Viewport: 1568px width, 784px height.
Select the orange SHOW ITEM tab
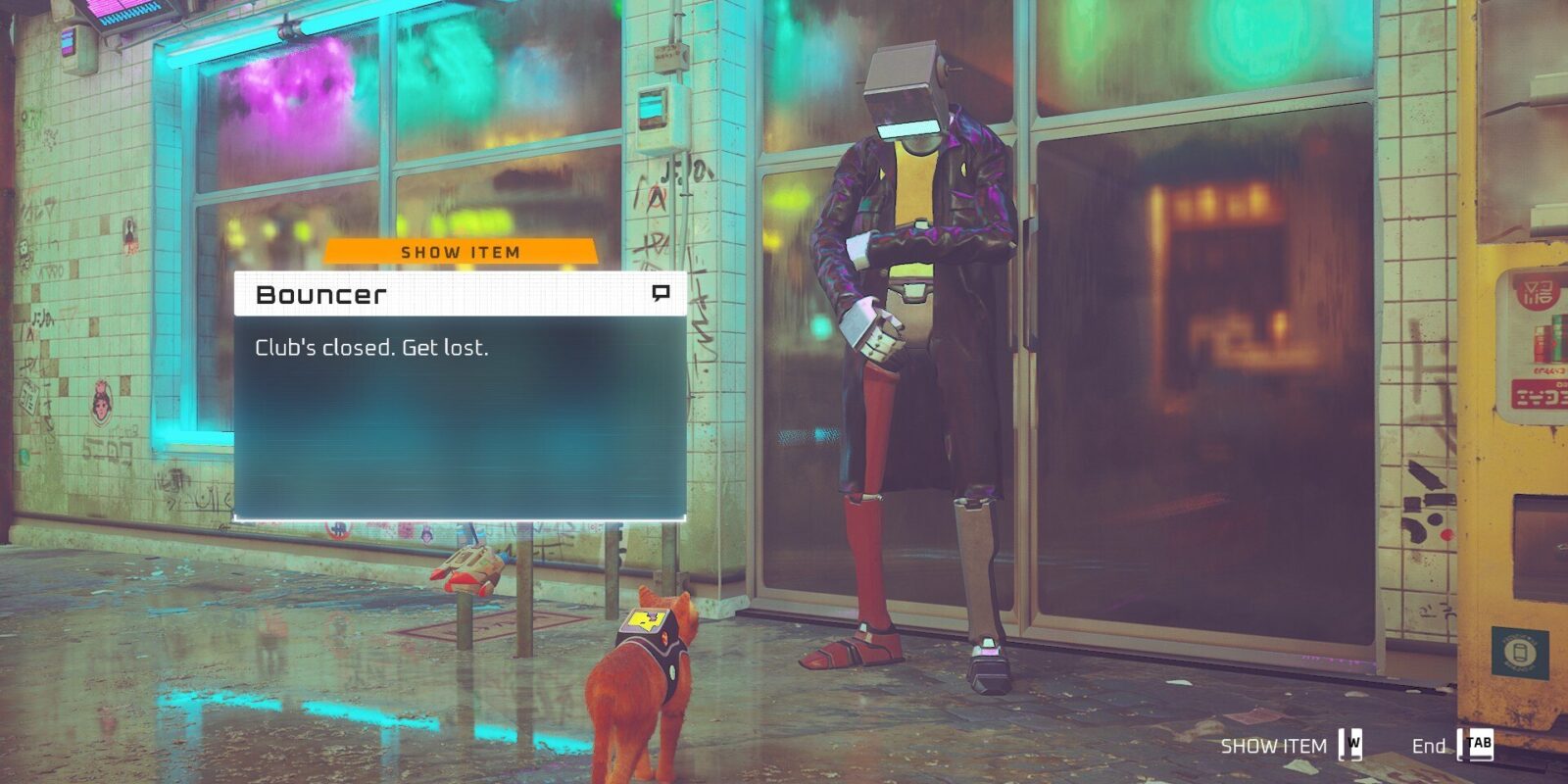(x=460, y=252)
